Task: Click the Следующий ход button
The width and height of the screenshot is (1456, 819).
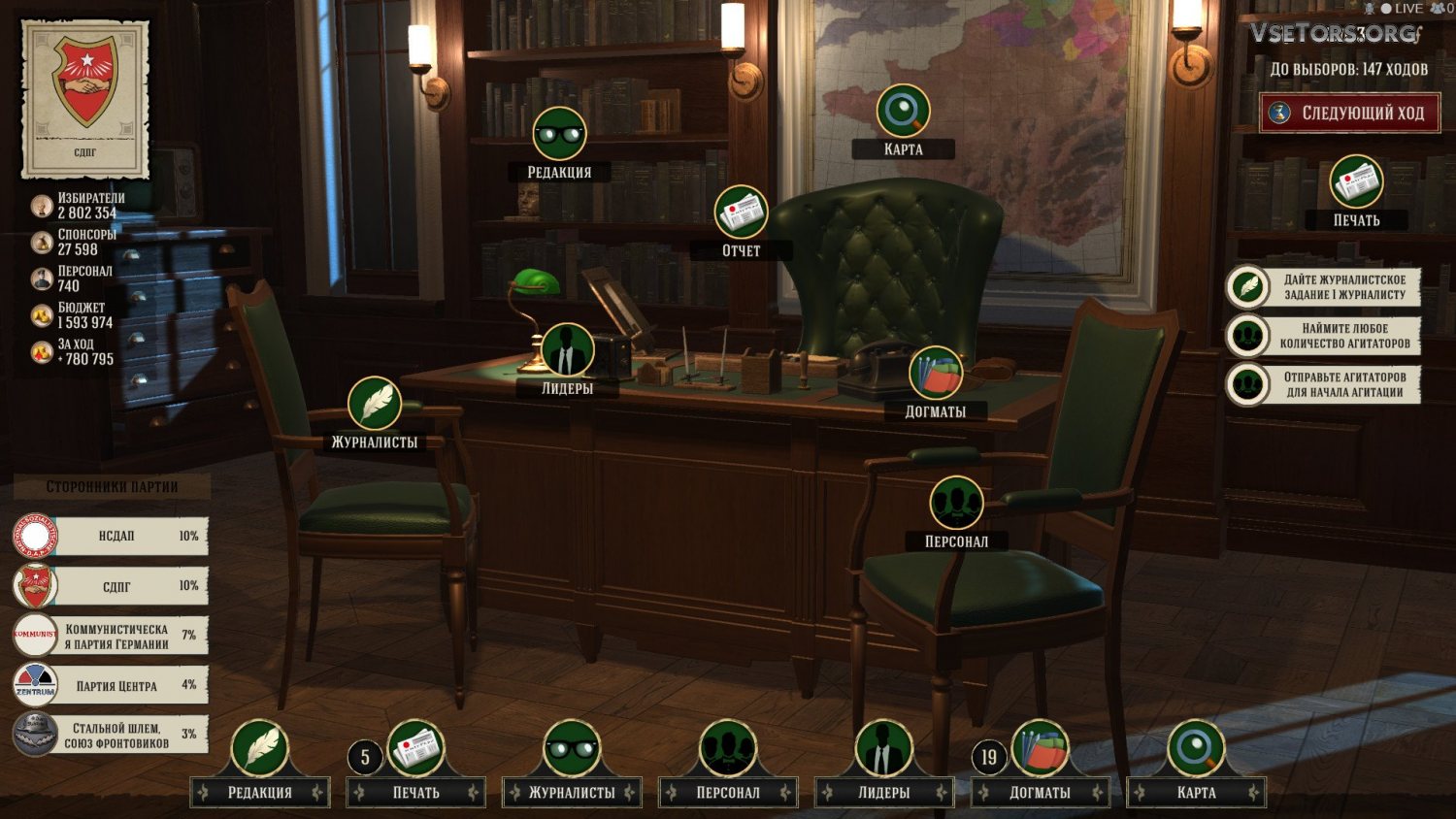Action: (x=1350, y=113)
